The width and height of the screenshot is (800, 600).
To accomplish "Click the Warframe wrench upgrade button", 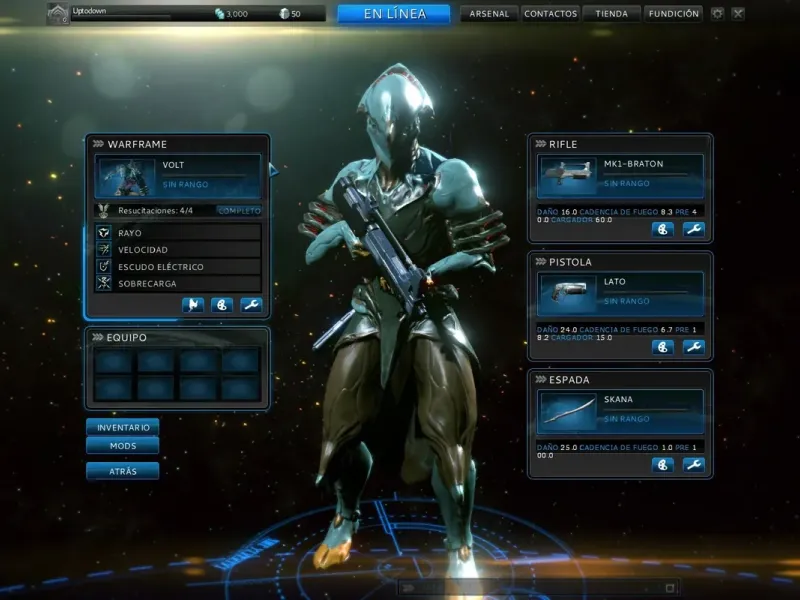I will [251, 305].
